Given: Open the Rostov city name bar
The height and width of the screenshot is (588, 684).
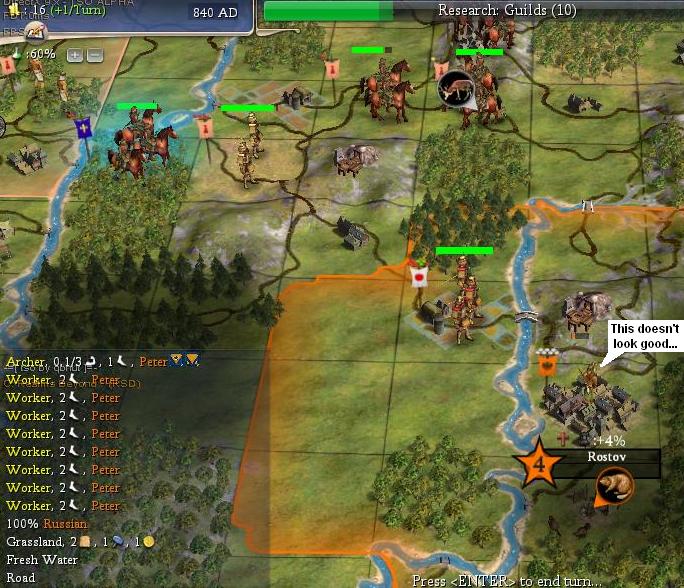Looking at the screenshot, I should pyautogui.click(x=606, y=457).
